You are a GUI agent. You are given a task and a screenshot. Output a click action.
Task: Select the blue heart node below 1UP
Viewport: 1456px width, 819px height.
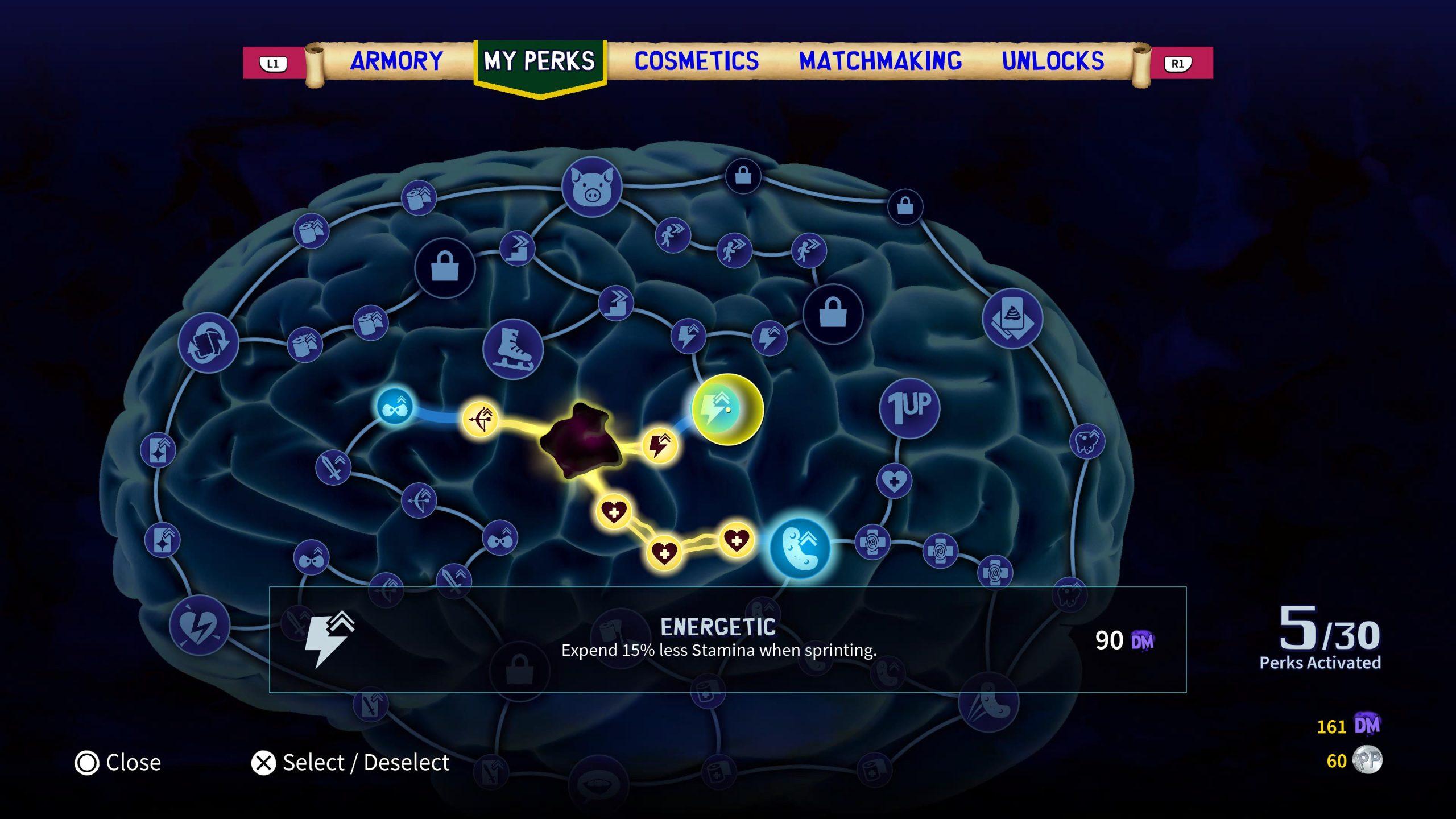[894, 481]
